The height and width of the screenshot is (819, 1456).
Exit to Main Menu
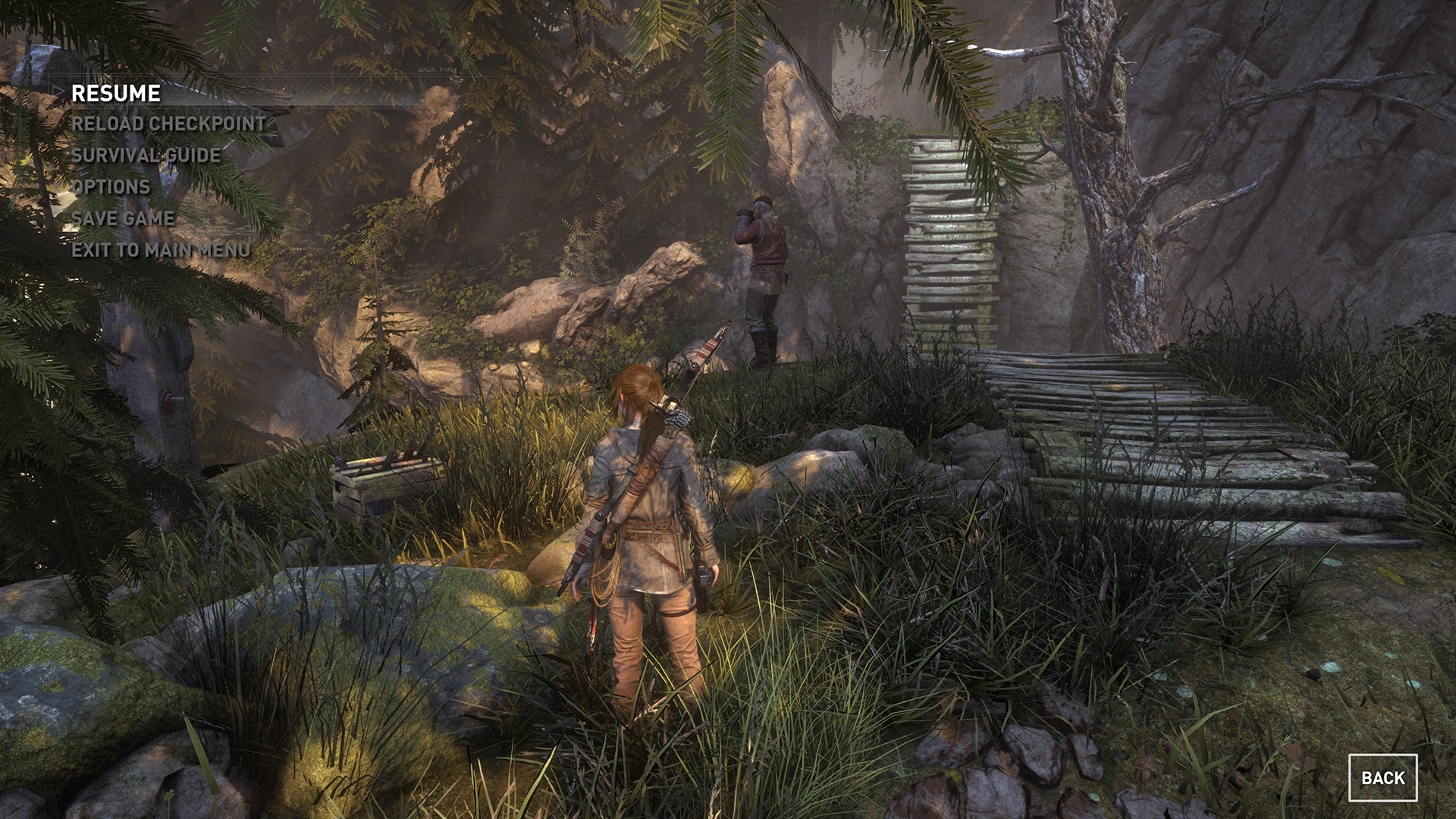point(161,249)
